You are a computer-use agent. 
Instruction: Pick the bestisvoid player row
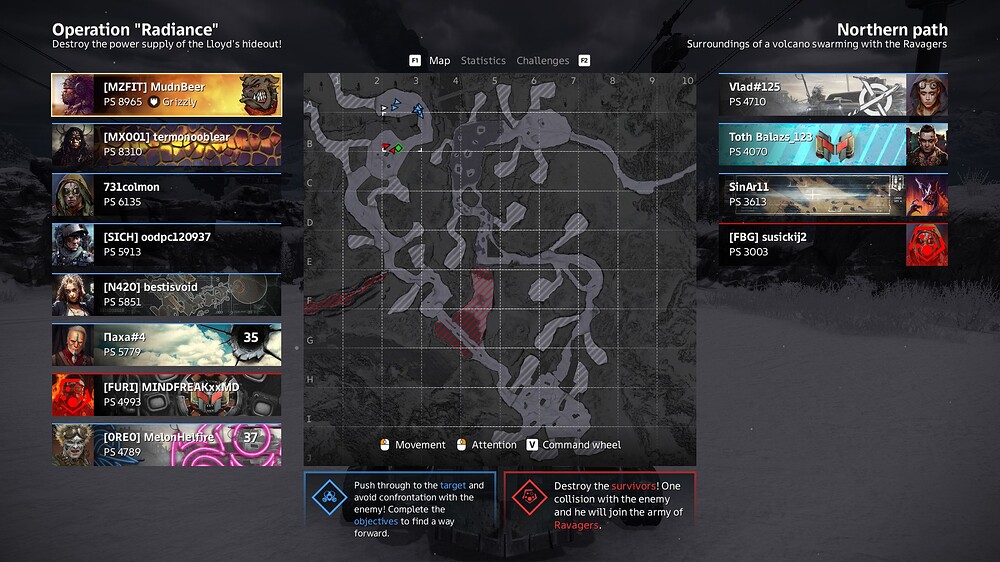pyautogui.click(x=166, y=295)
